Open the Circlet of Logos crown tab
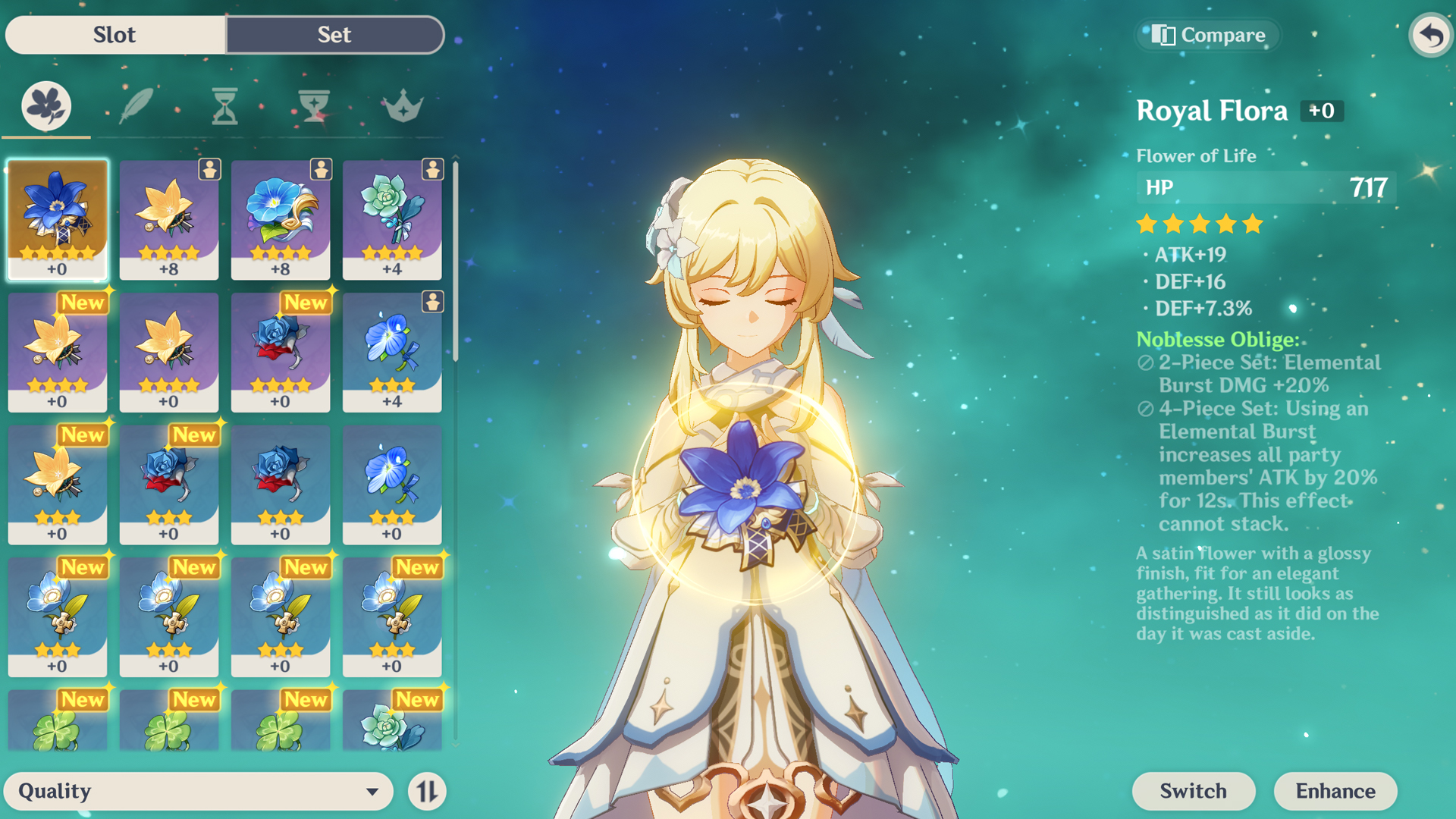 (403, 106)
